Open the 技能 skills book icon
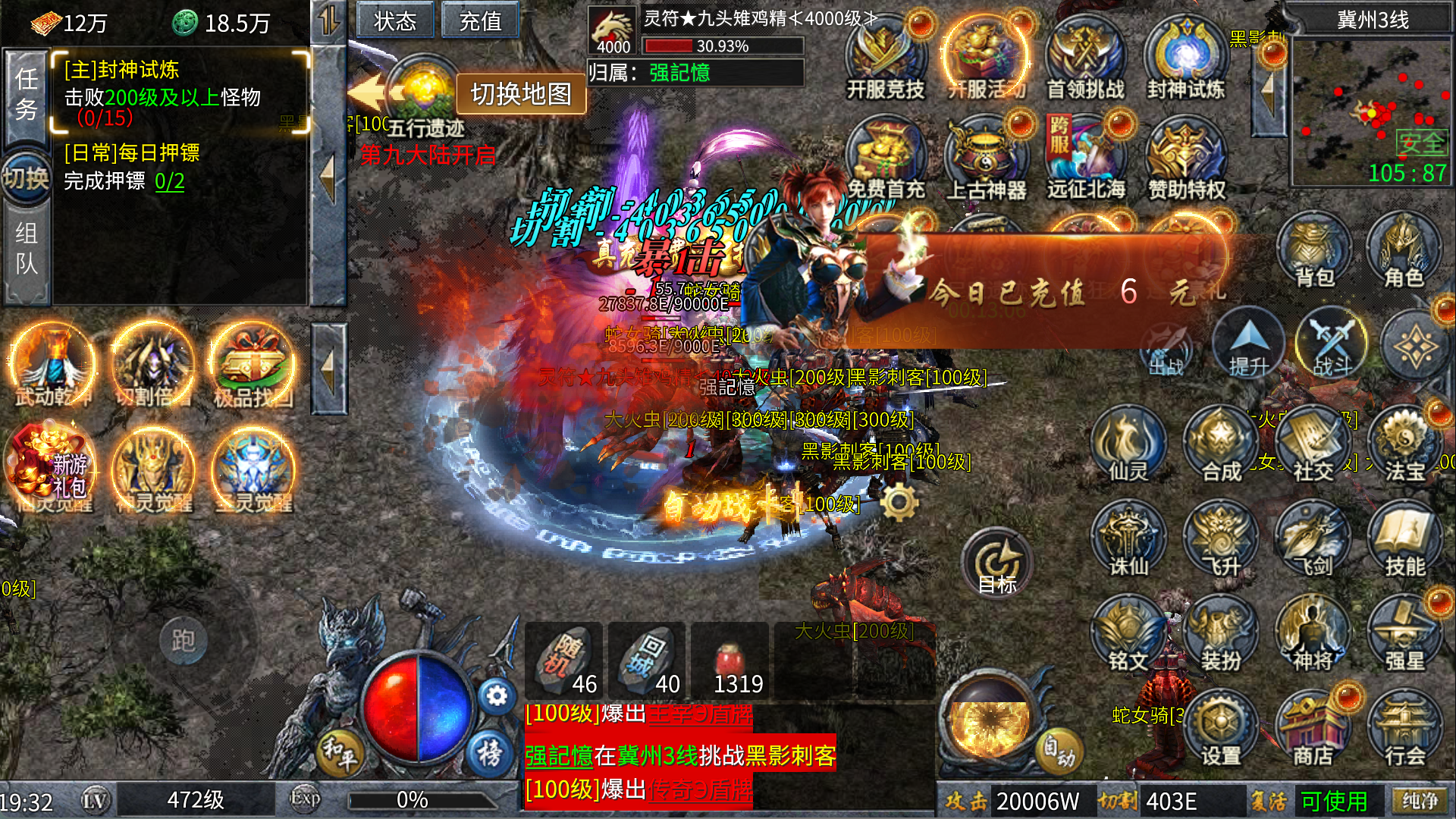The image size is (1456, 819). 1404,540
